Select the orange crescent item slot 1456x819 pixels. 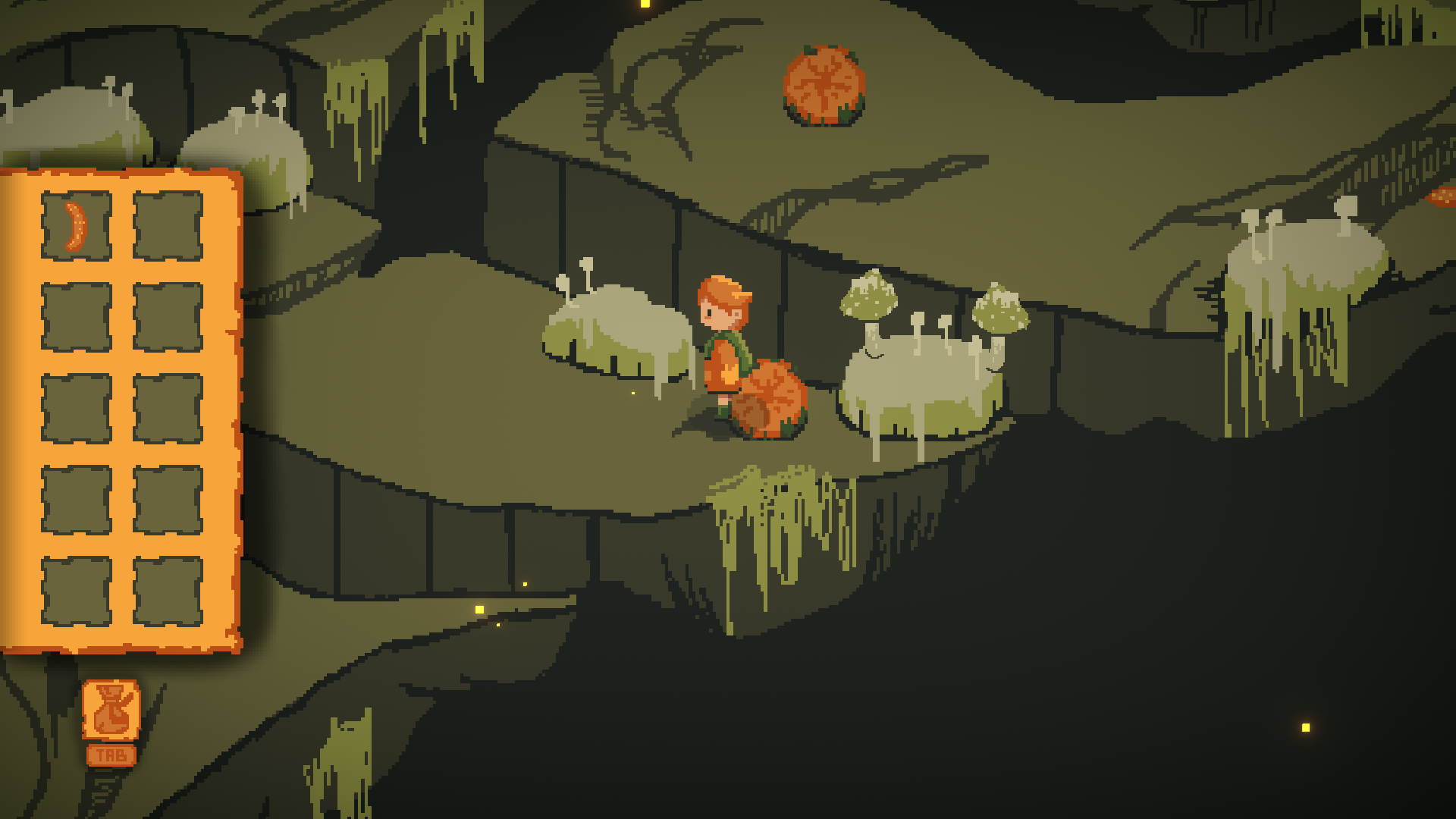(76, 226)
